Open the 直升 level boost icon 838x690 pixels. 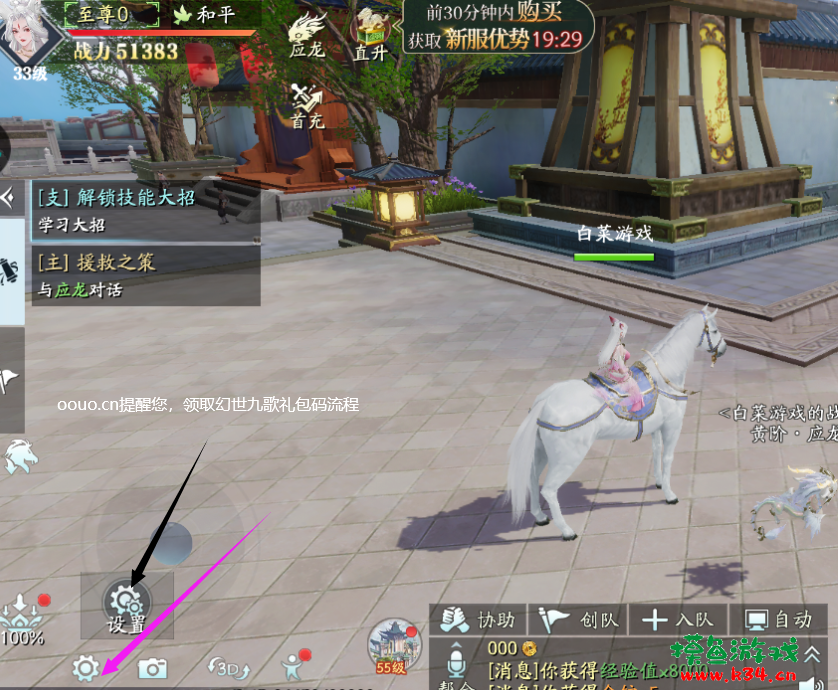[x=370, y=33]
